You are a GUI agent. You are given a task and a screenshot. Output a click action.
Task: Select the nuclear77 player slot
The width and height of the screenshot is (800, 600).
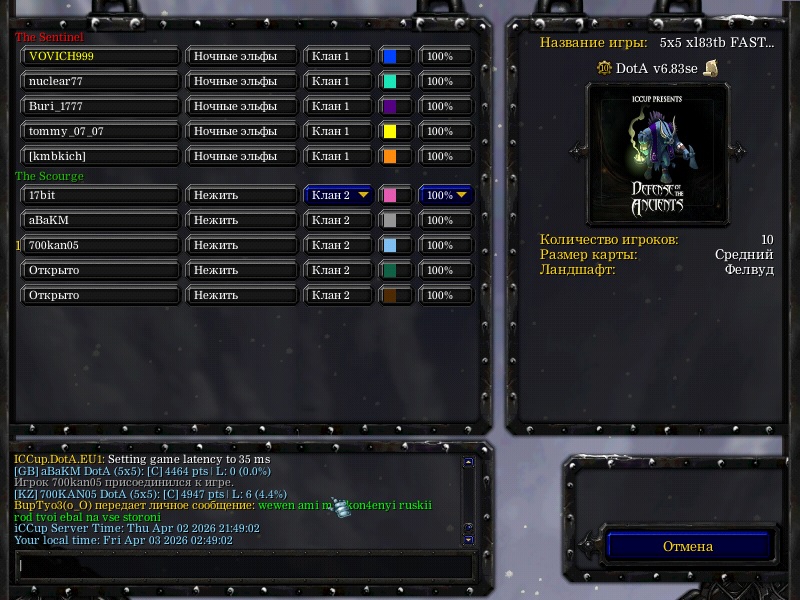point(100,82)
